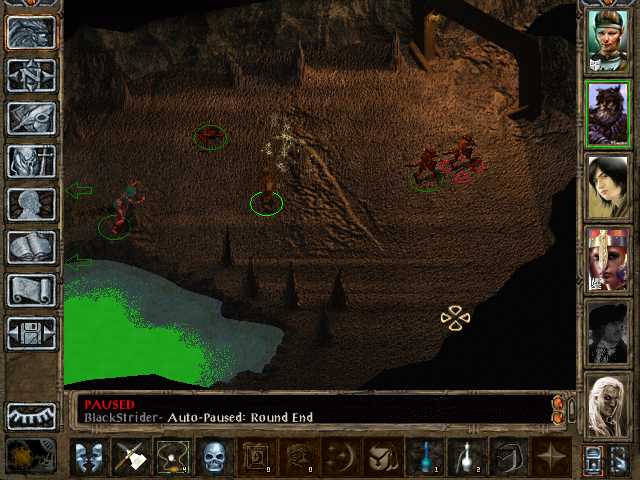Image resolution: width=640 pixels, height=480 pixels.
Task: Open the spellbook with the open book button
Action: [31, 246]
